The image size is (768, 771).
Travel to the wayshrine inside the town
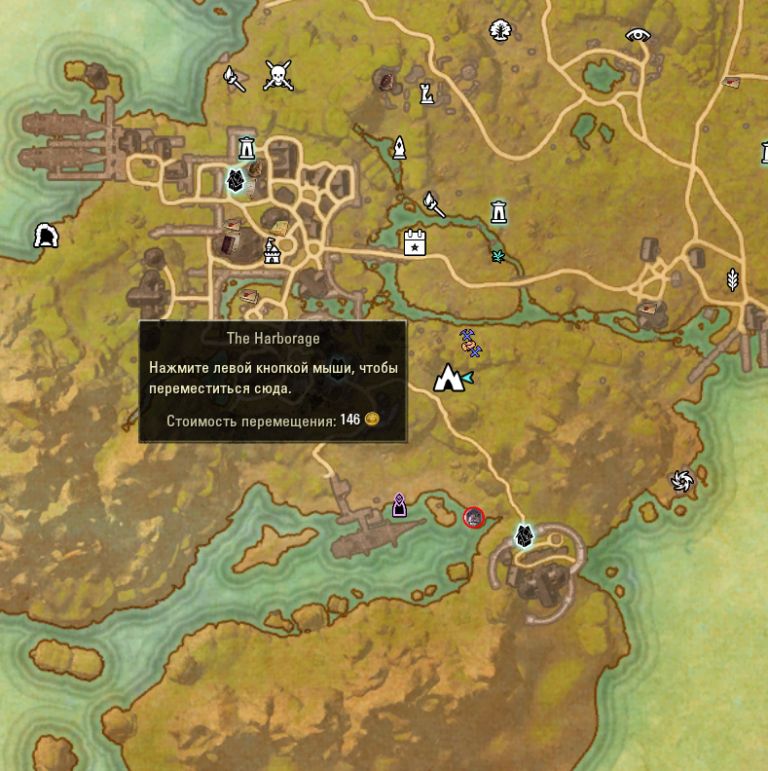click(x=235, y=181)
